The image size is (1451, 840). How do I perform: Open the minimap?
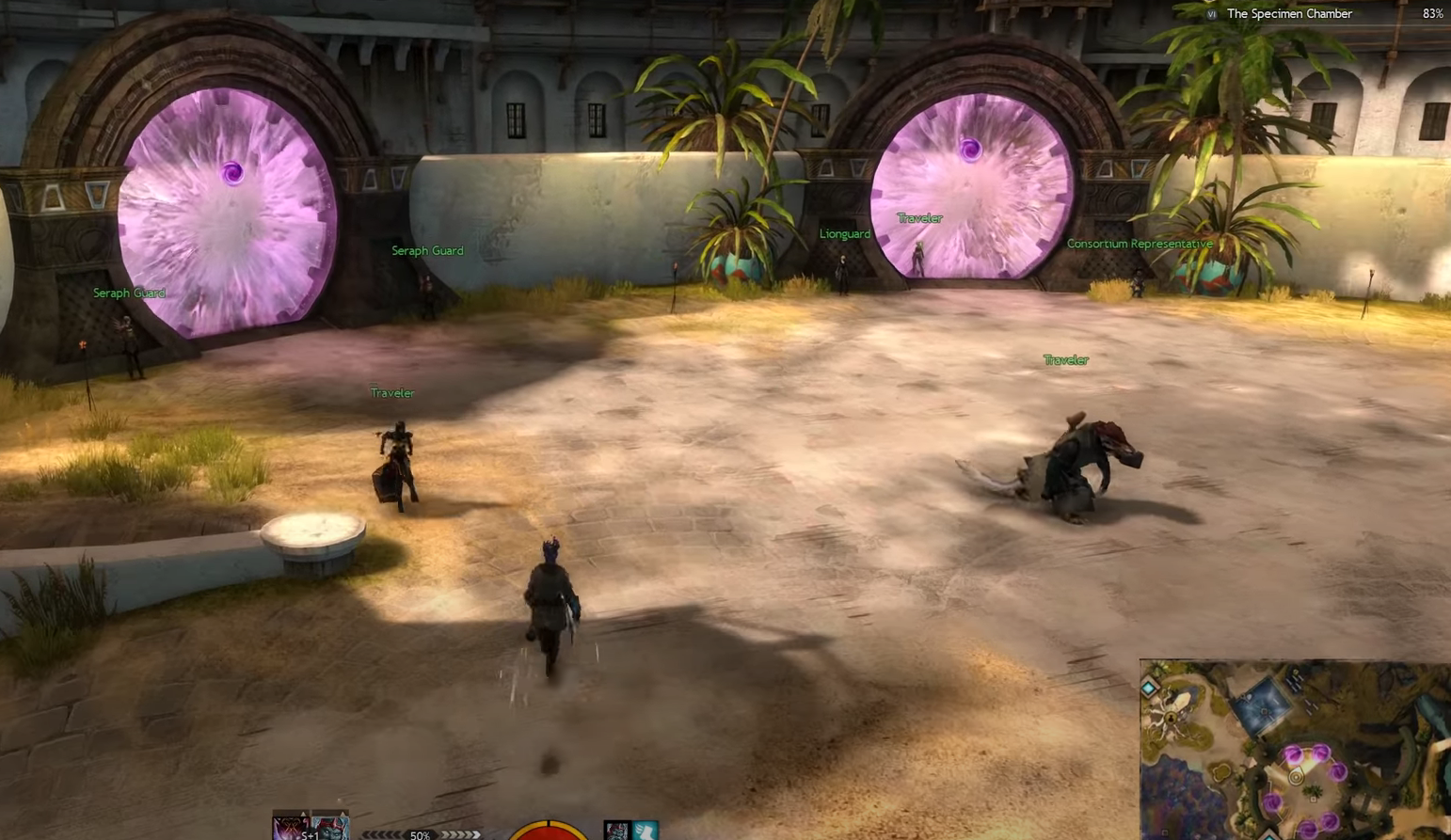click(x=1295, y=750)
